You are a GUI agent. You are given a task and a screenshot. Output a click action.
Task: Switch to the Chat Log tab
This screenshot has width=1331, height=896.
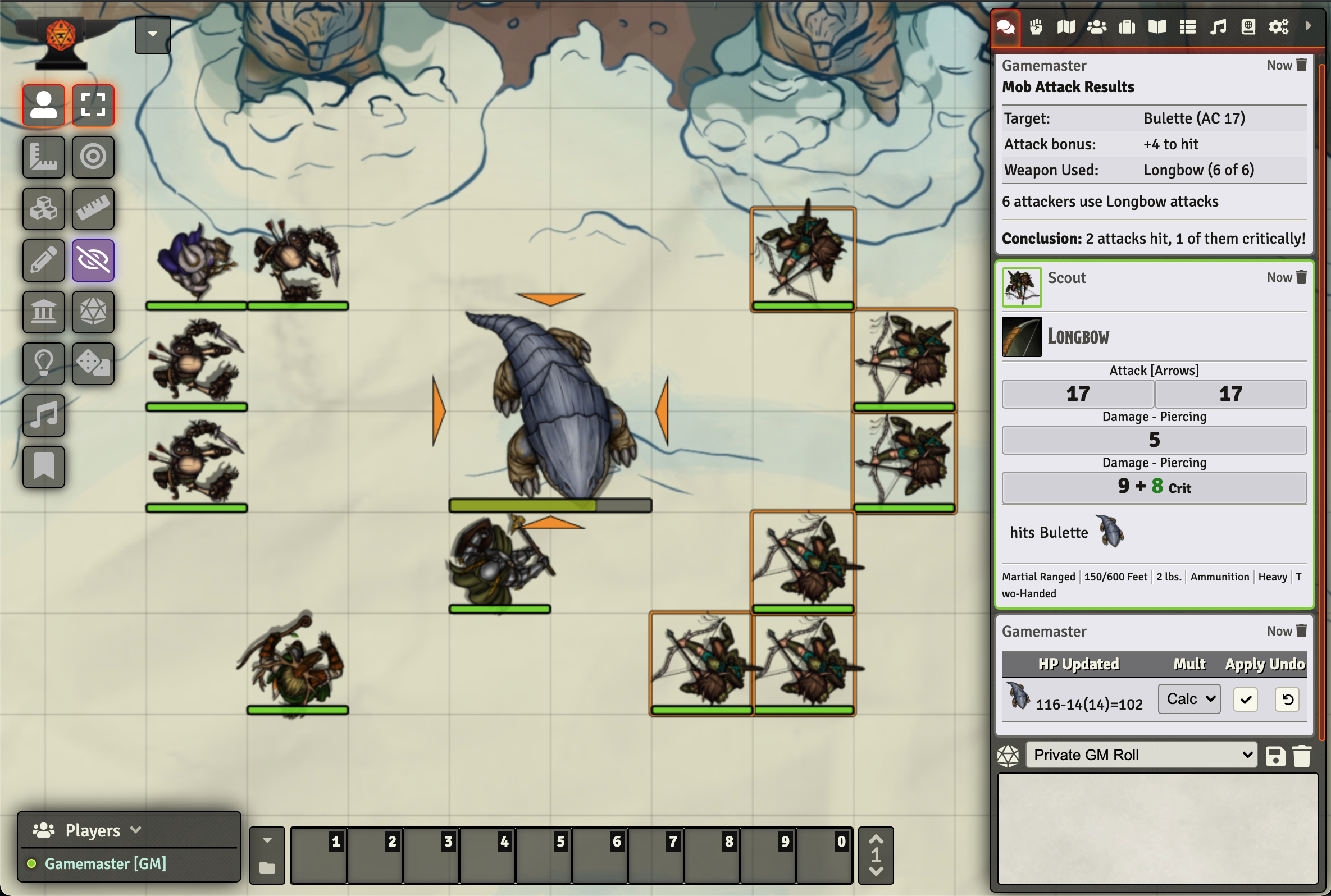click(x=1005, y=26)
